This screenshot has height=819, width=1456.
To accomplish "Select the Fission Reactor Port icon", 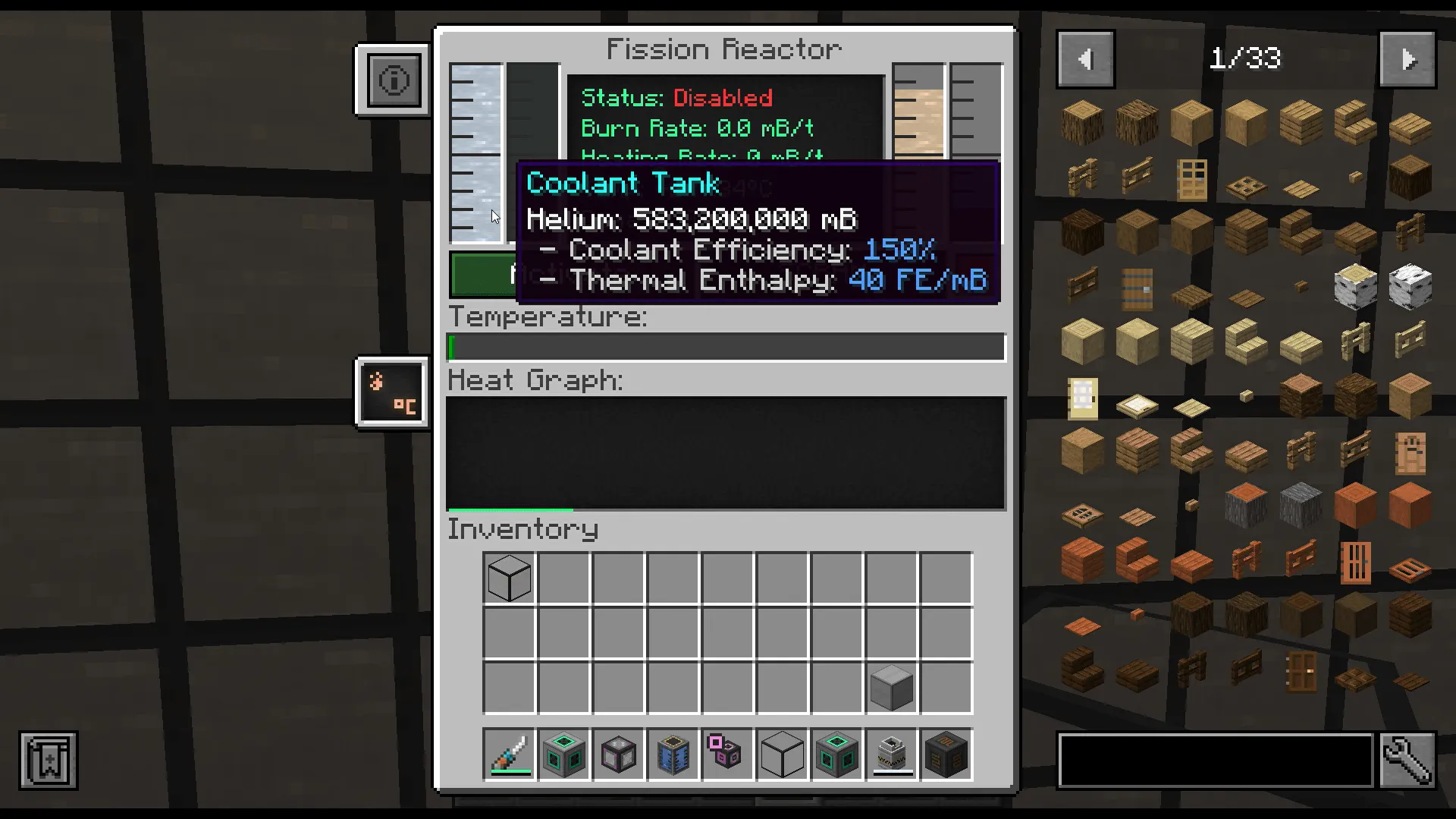I will [x=836, y=755].
